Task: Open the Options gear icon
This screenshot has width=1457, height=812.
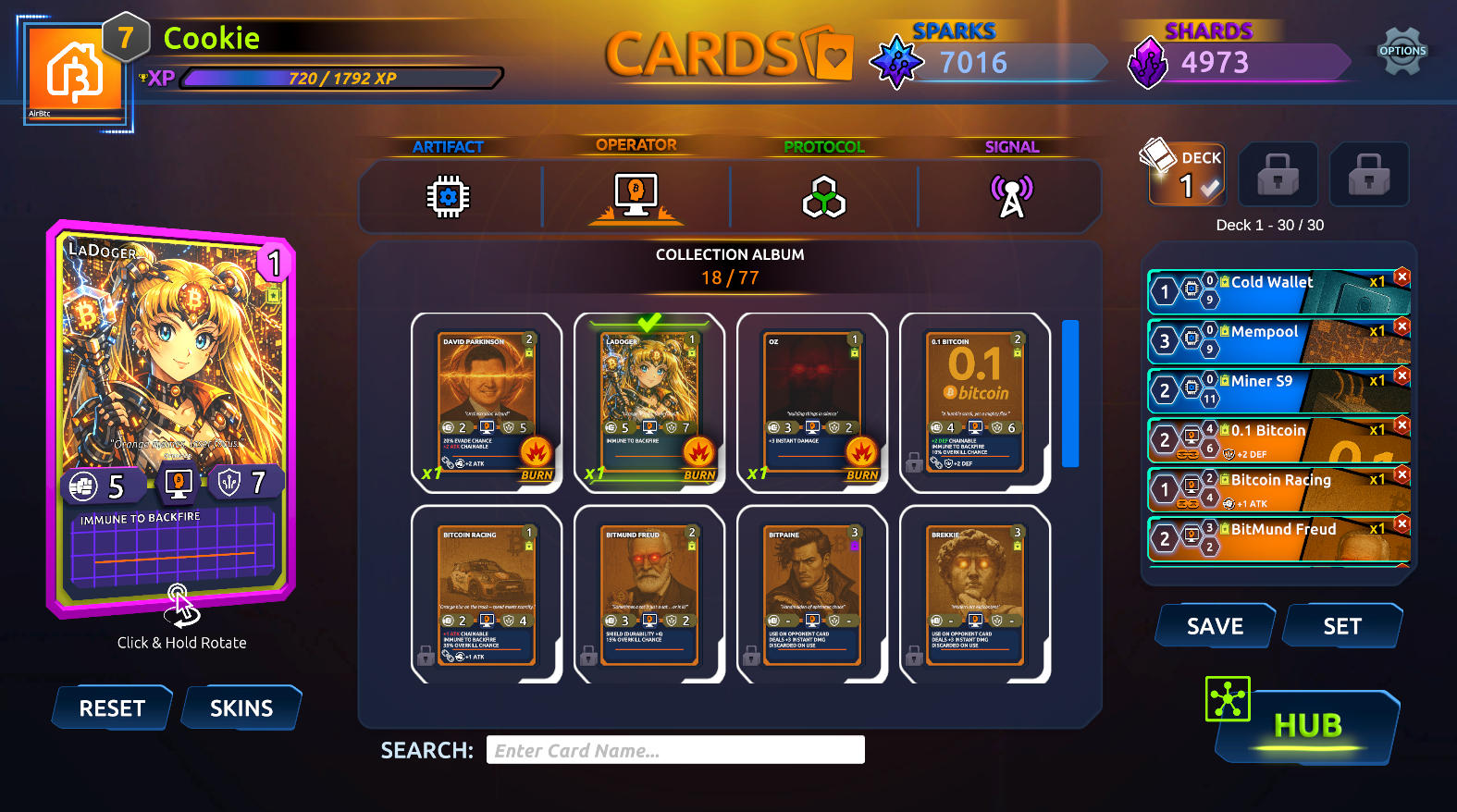Action: [x=1401, y=50]
